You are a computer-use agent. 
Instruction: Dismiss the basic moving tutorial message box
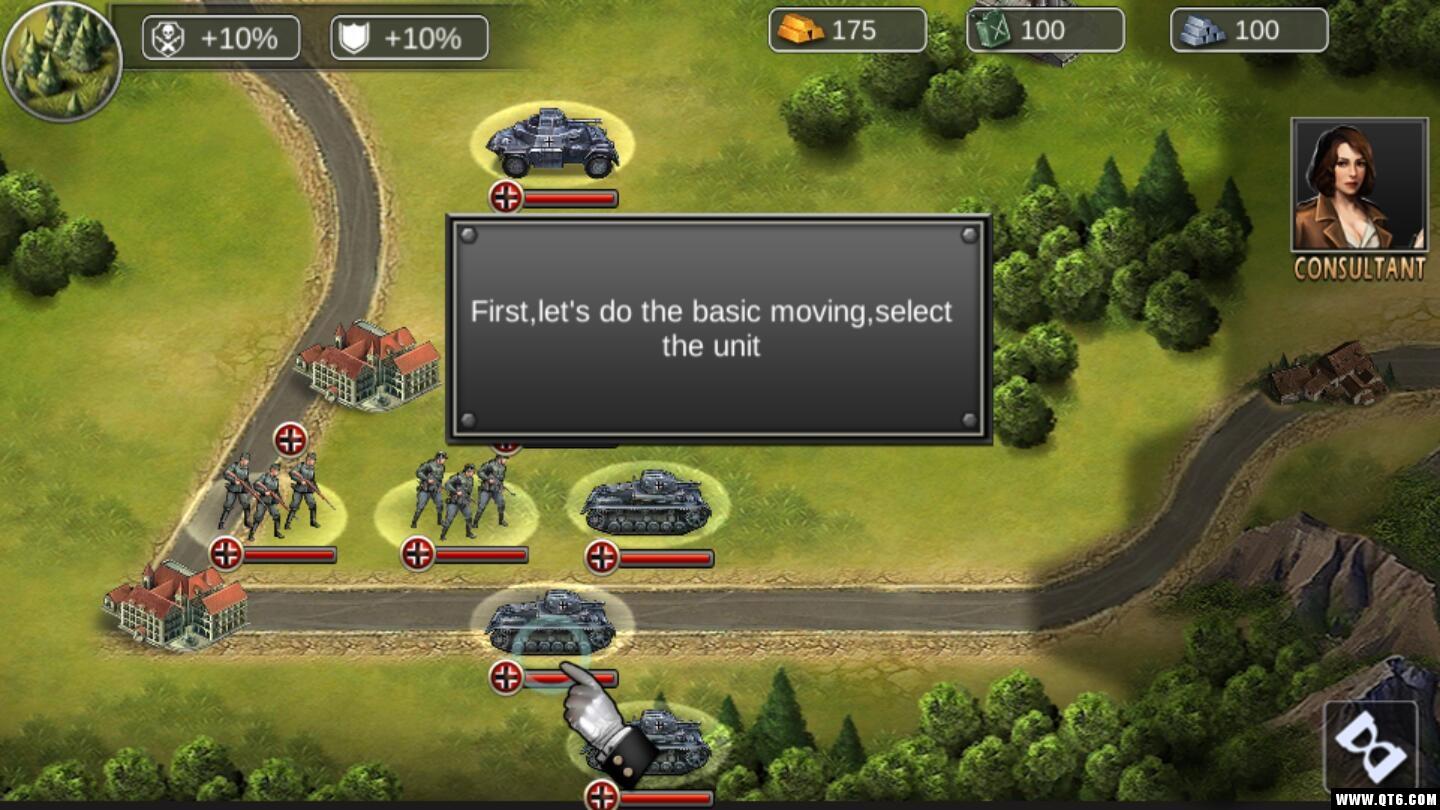click(x=718, y=329)
